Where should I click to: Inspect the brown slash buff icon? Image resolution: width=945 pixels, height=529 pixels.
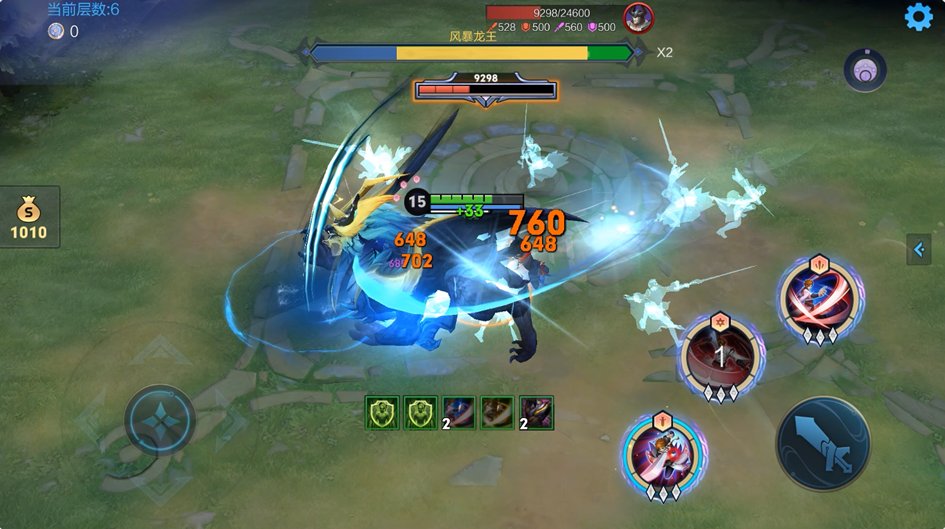(x=497, y=412)
